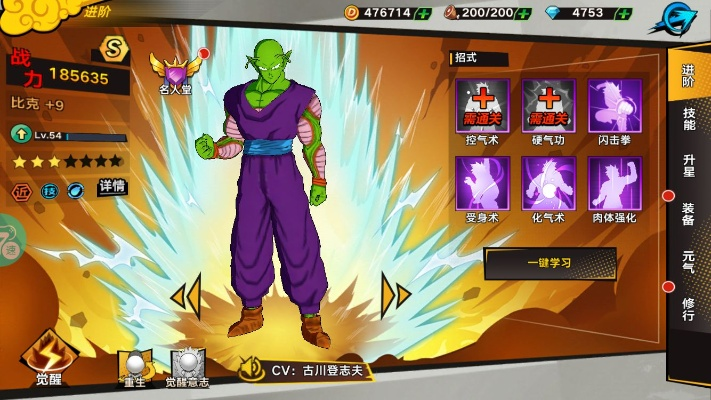
Task: Open the 觉醒 awakening button
Action: 48,358
